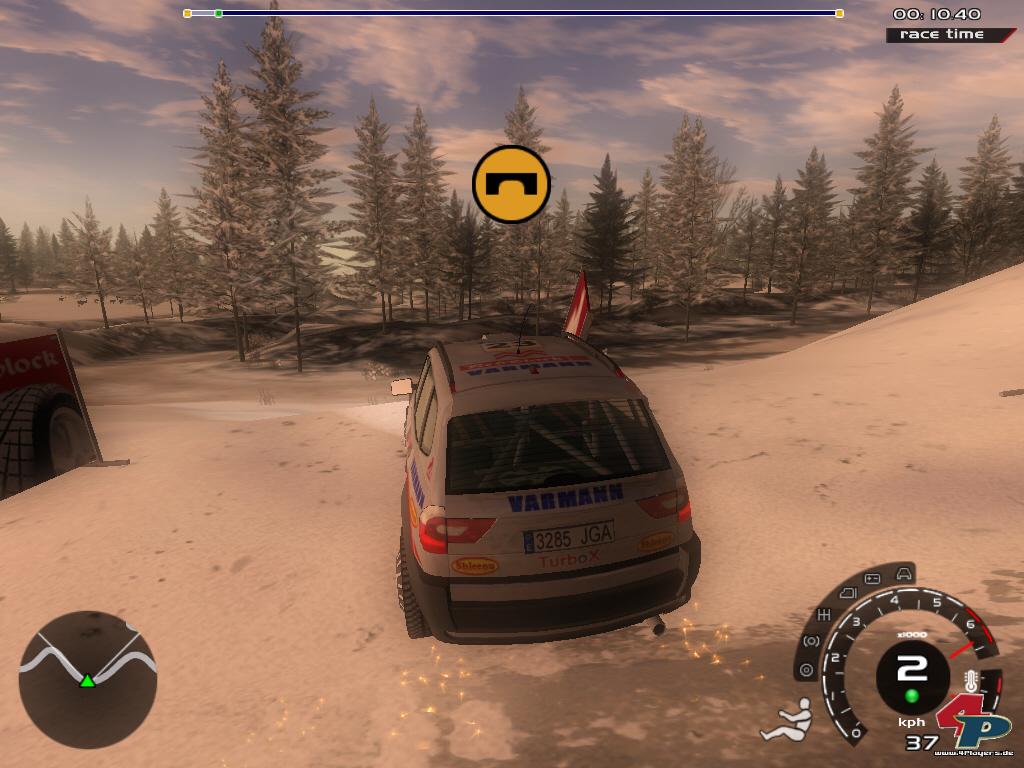Click the seated driver status icon

[787, 719]
